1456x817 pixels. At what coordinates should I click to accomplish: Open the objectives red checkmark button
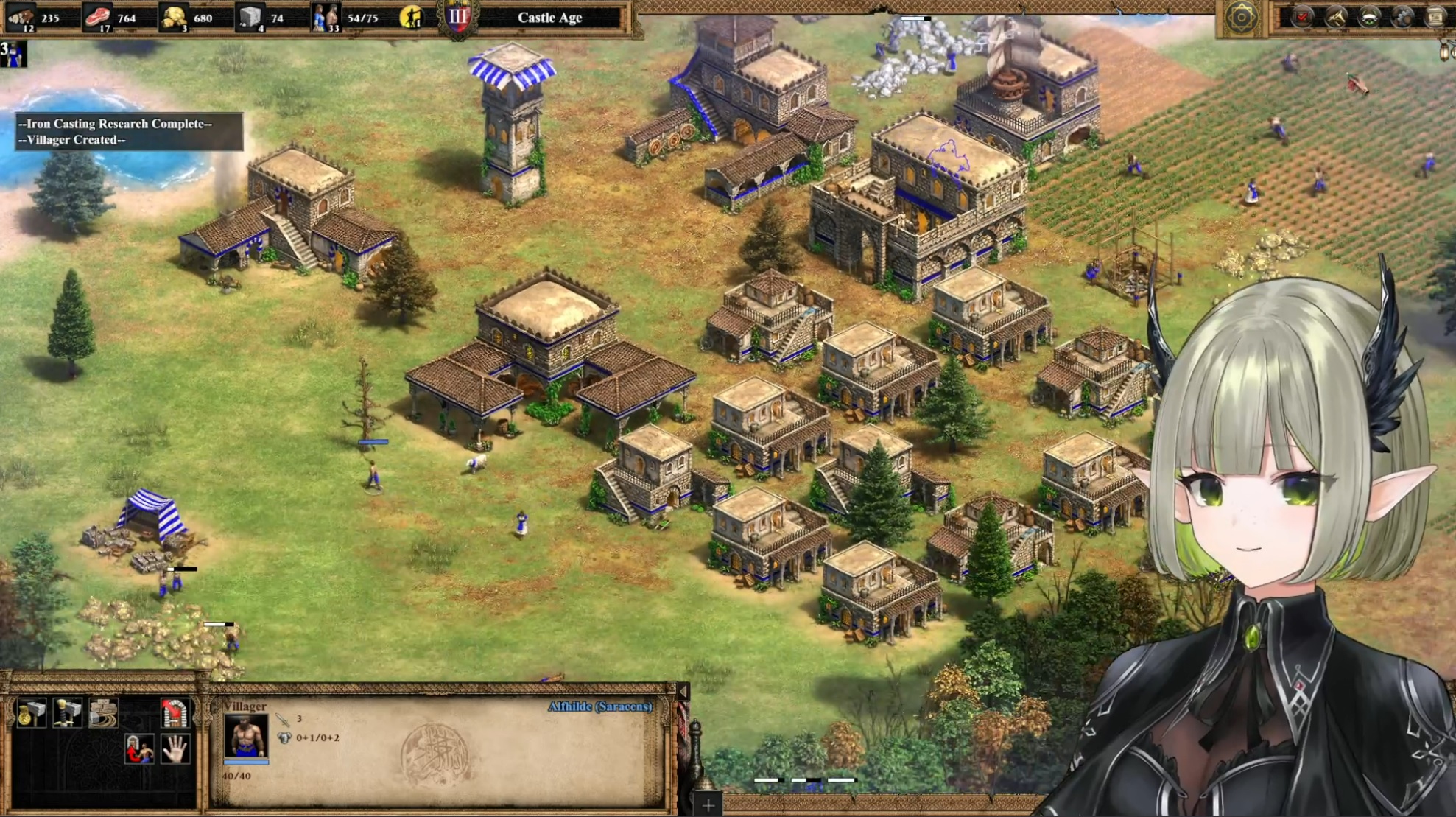[x=1302, y=17]
